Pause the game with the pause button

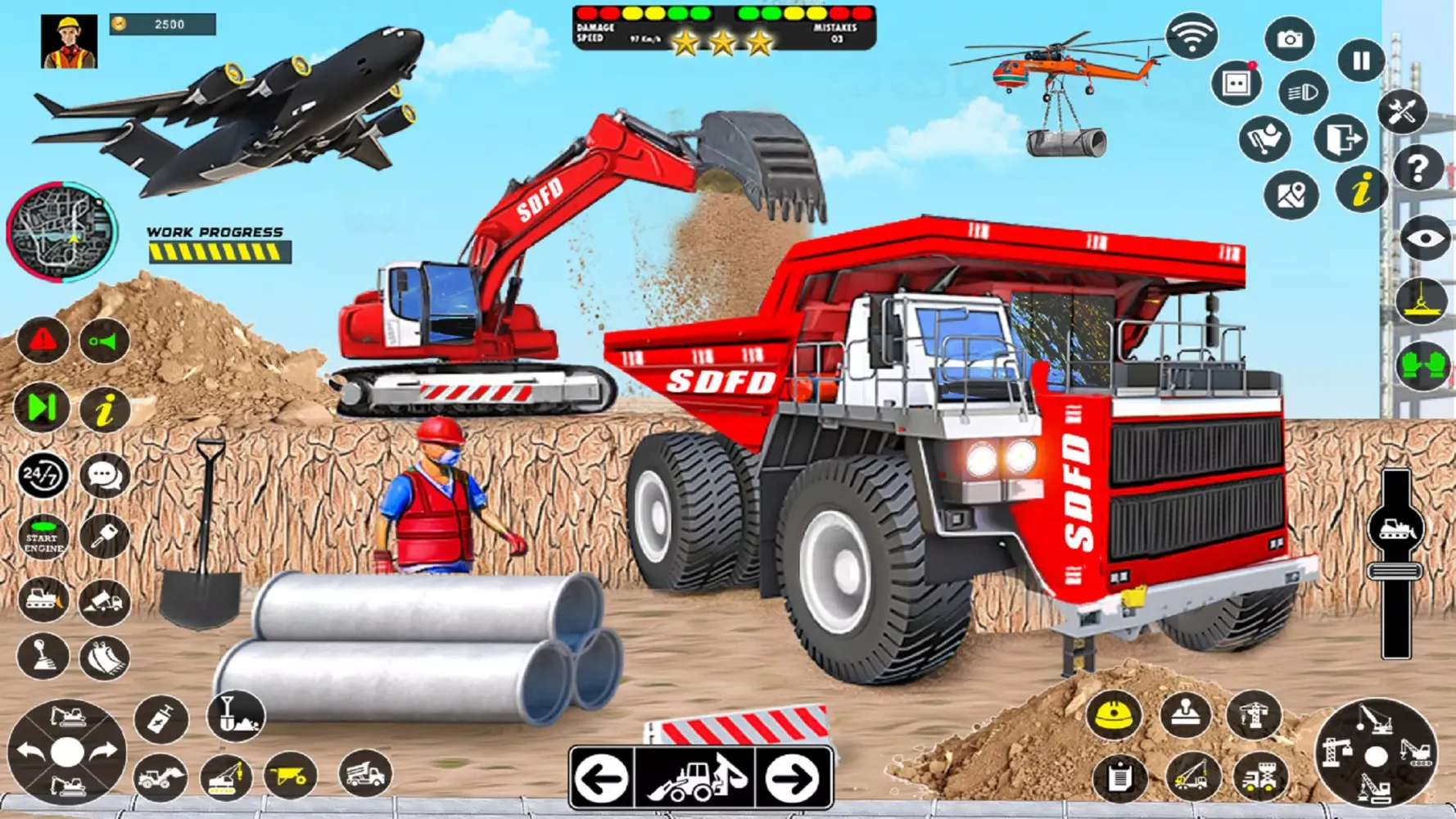(x=1361, y=60)
